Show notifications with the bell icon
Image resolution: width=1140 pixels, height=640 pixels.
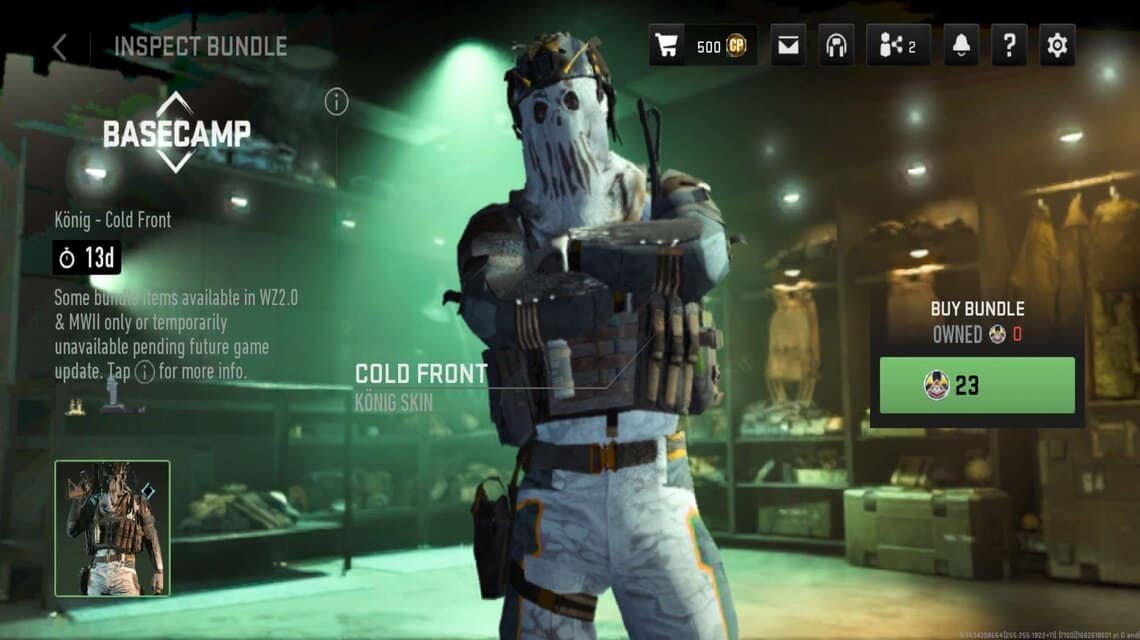pos(961,46)
